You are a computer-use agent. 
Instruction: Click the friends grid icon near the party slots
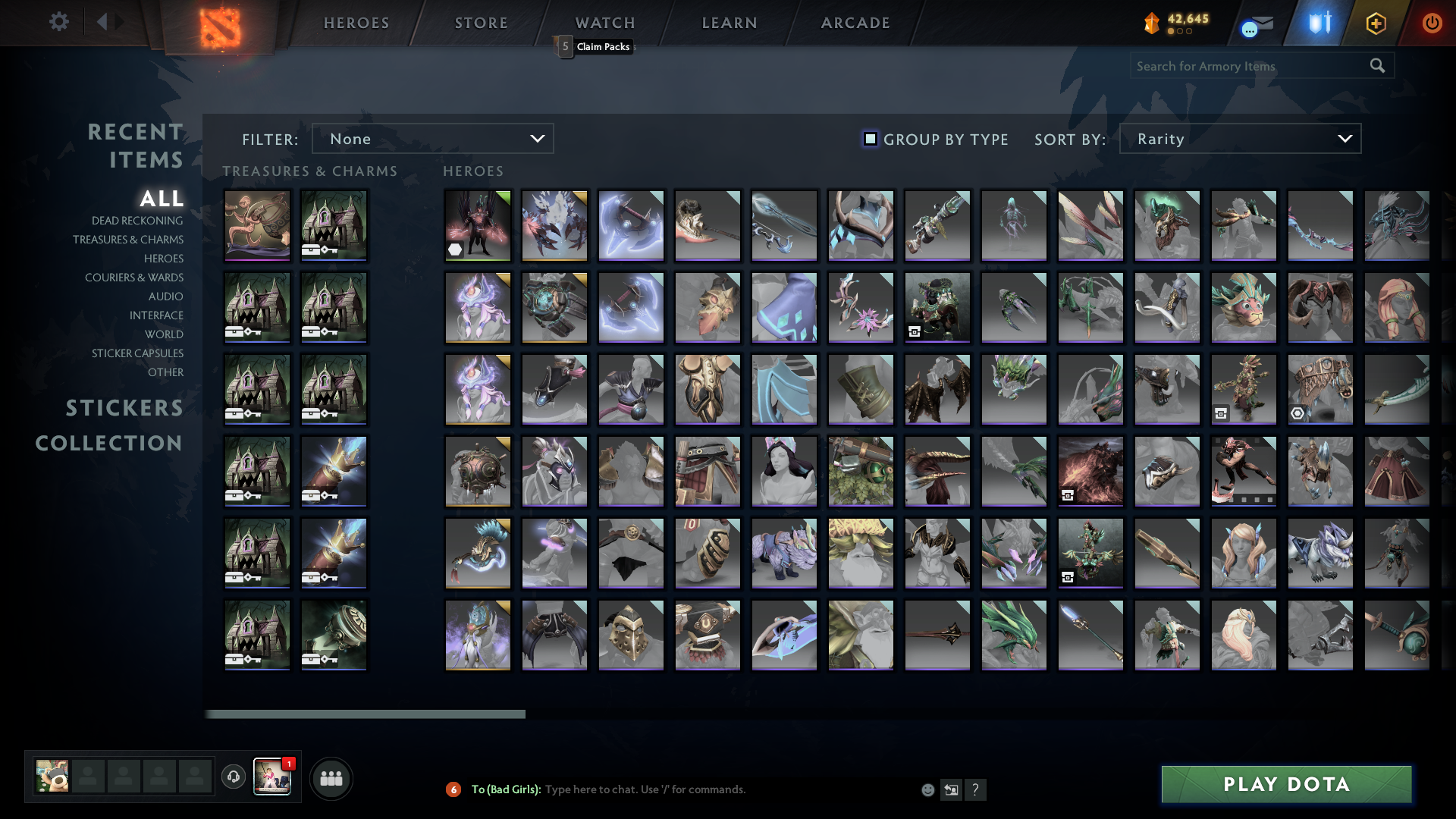(x=331, y=777)
